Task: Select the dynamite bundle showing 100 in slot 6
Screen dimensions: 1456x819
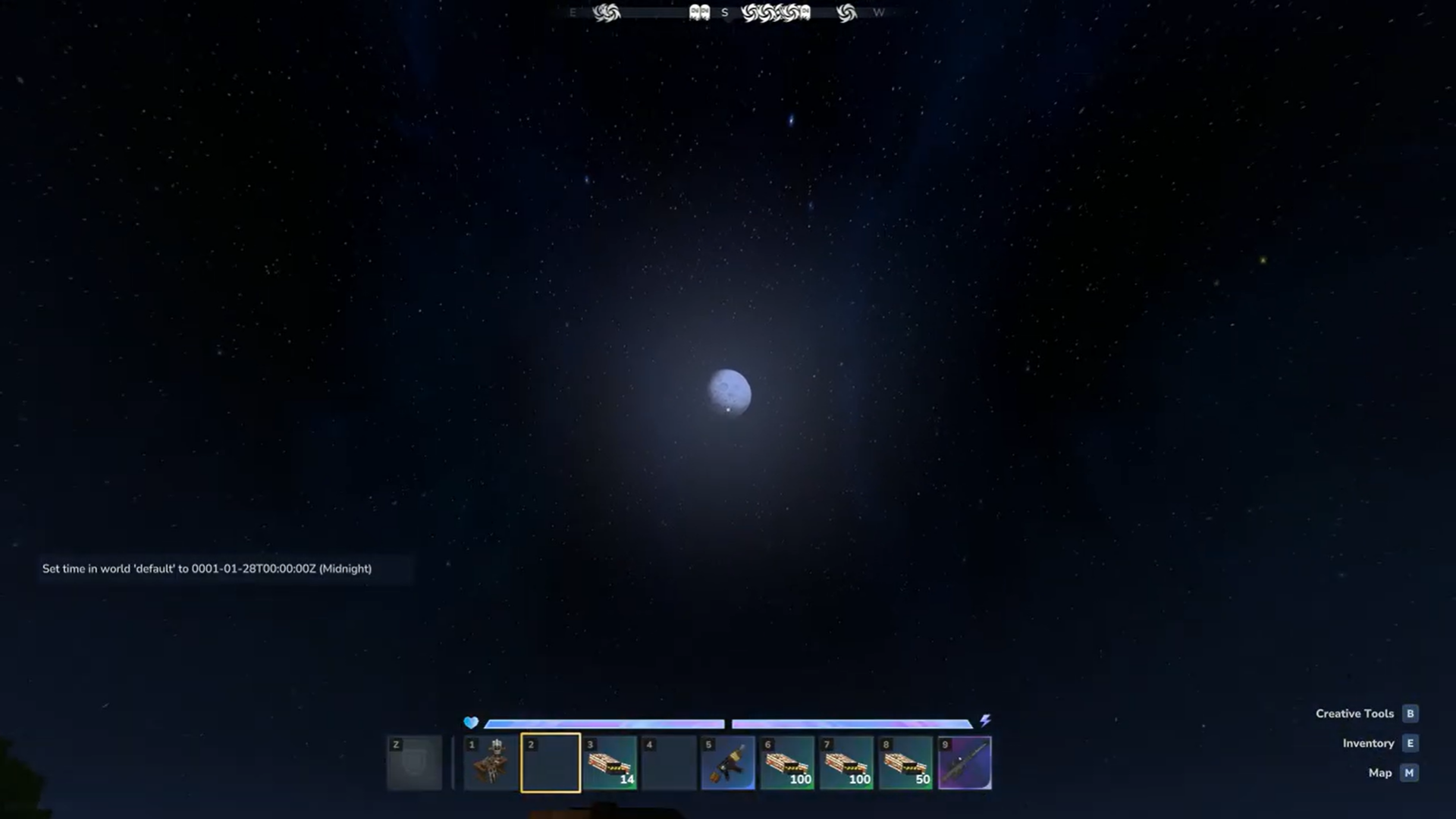Action: 787,762
